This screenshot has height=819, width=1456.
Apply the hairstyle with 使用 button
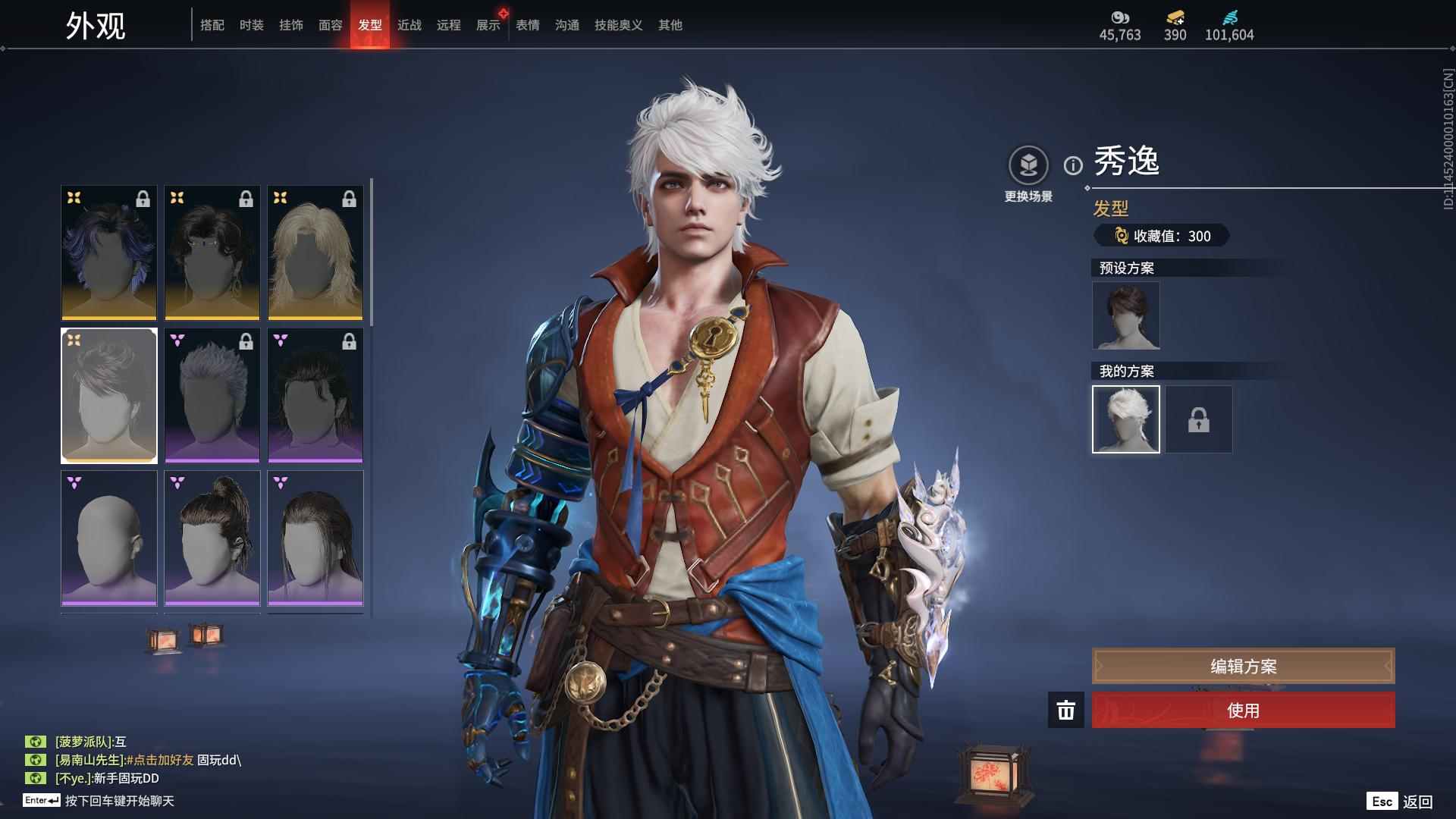pos(1243,711)
